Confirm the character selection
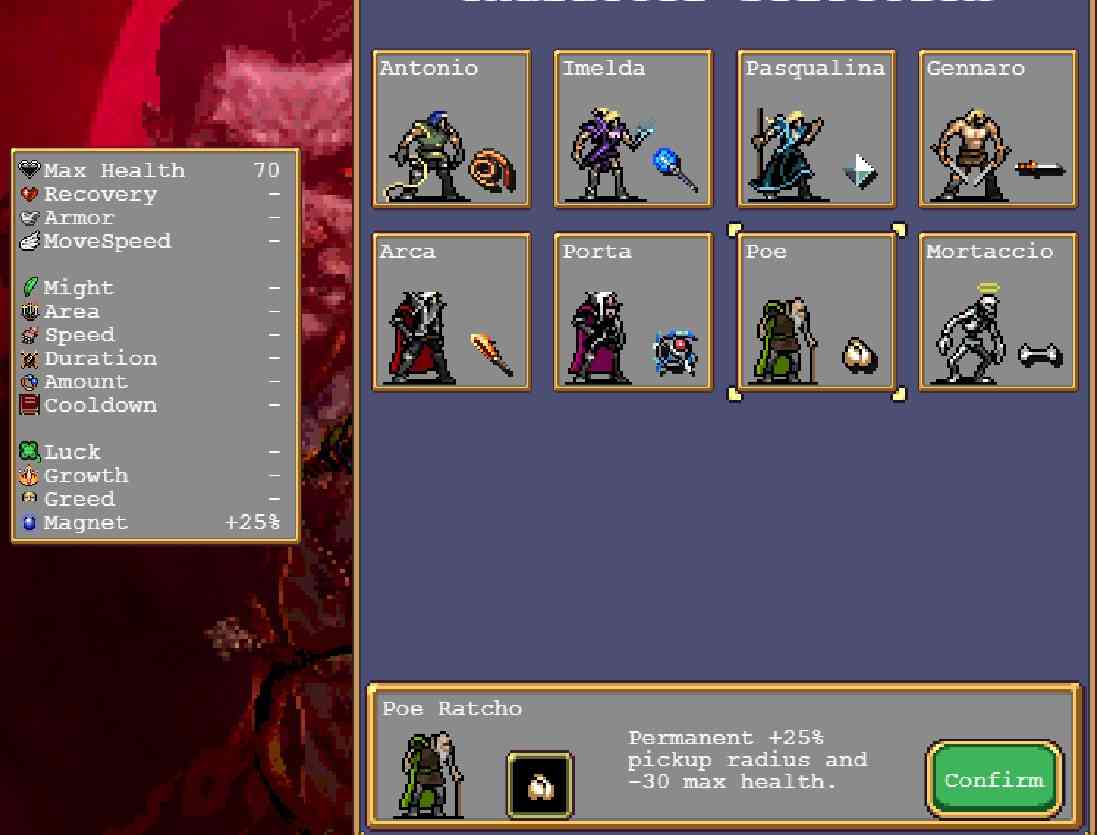Image resolution: width=1097 pixels, height=835 pixels. tap(993, 780)
